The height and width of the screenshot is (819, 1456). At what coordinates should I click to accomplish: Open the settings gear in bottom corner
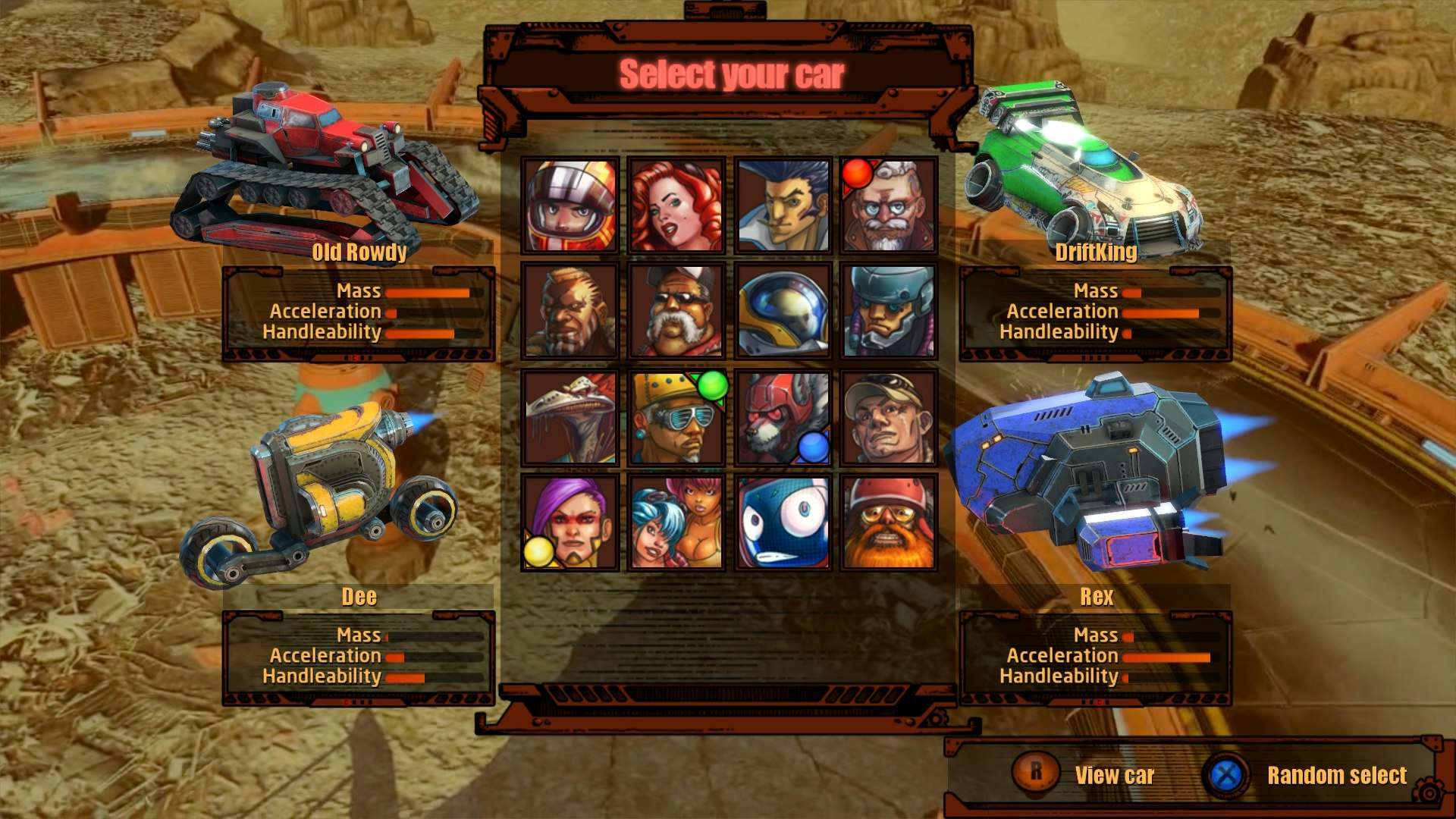[1429, 788]
